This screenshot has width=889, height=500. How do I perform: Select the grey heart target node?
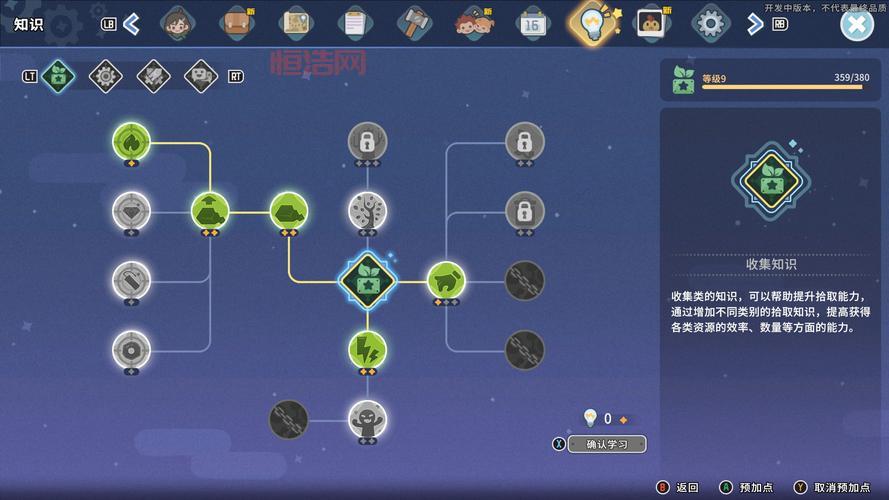point(131,211)
